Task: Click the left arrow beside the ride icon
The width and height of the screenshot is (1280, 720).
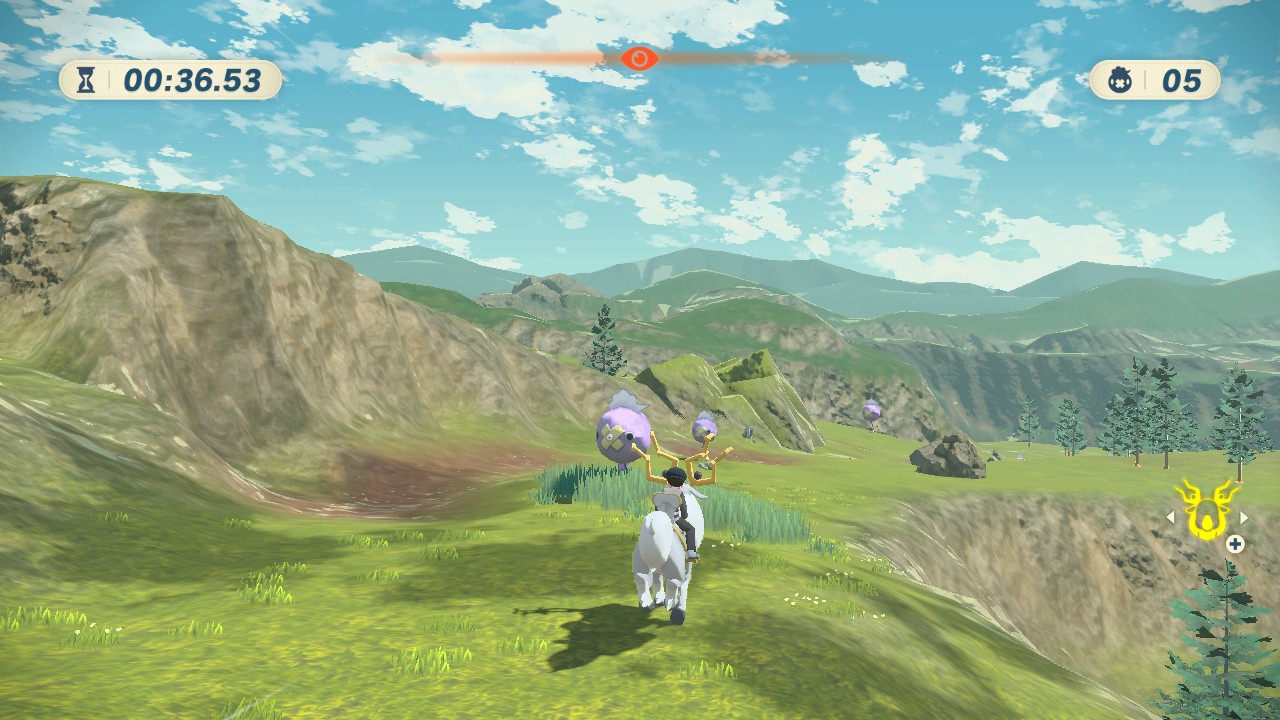Action: 1170,517
